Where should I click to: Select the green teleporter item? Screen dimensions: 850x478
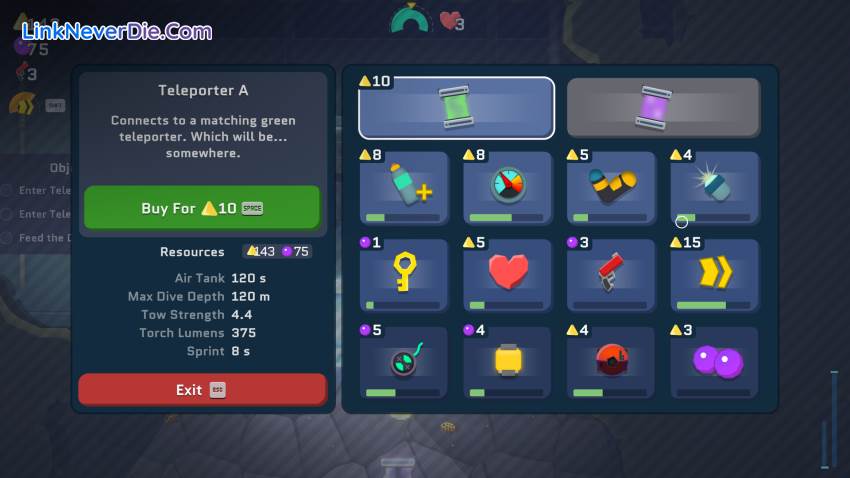click(456, 107)
